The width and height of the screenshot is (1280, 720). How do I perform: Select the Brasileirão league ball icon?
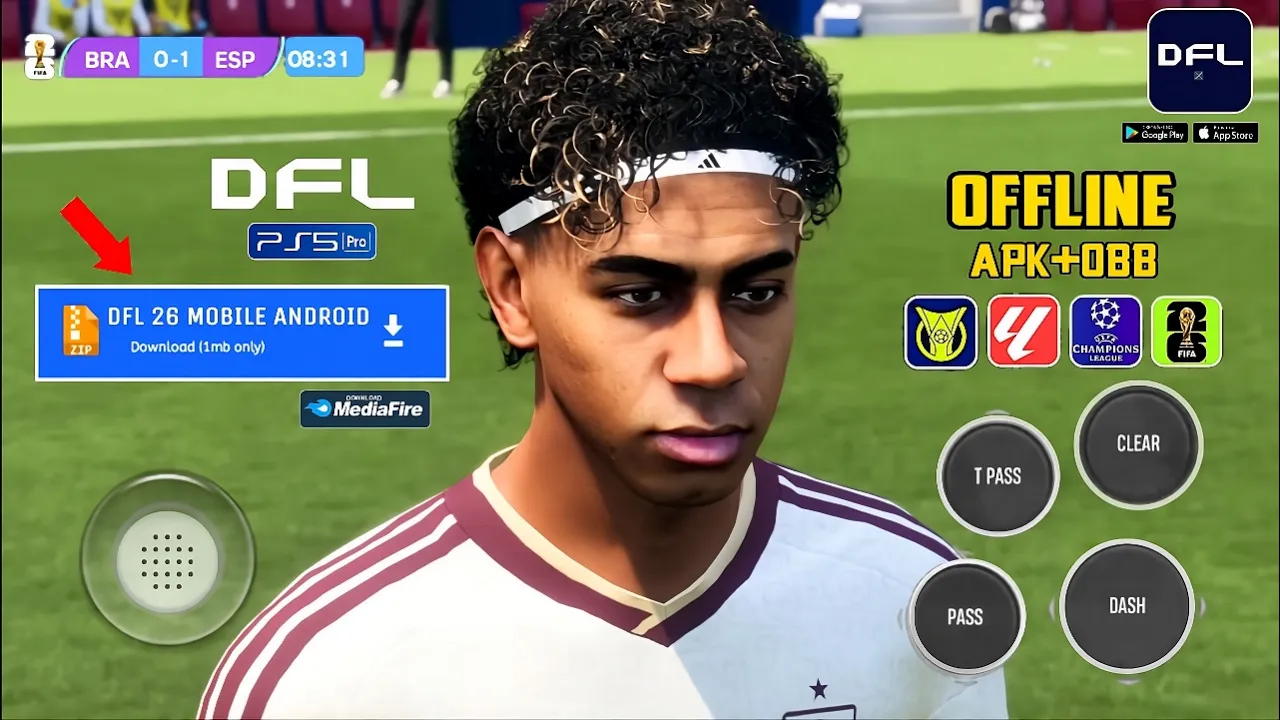pyautogui.click(x=940, y=330)
